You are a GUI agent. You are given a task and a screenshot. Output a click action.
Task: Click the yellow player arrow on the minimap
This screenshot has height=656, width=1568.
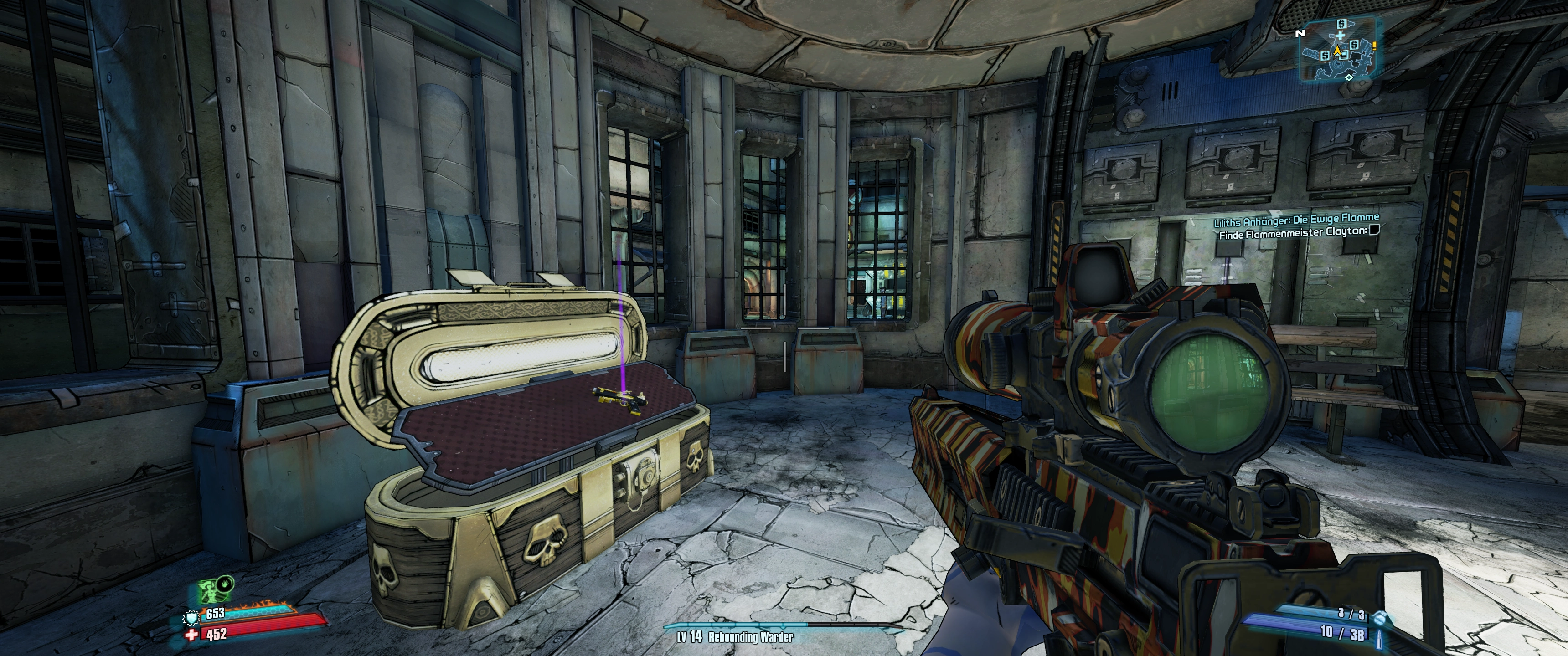point(1338,52)
